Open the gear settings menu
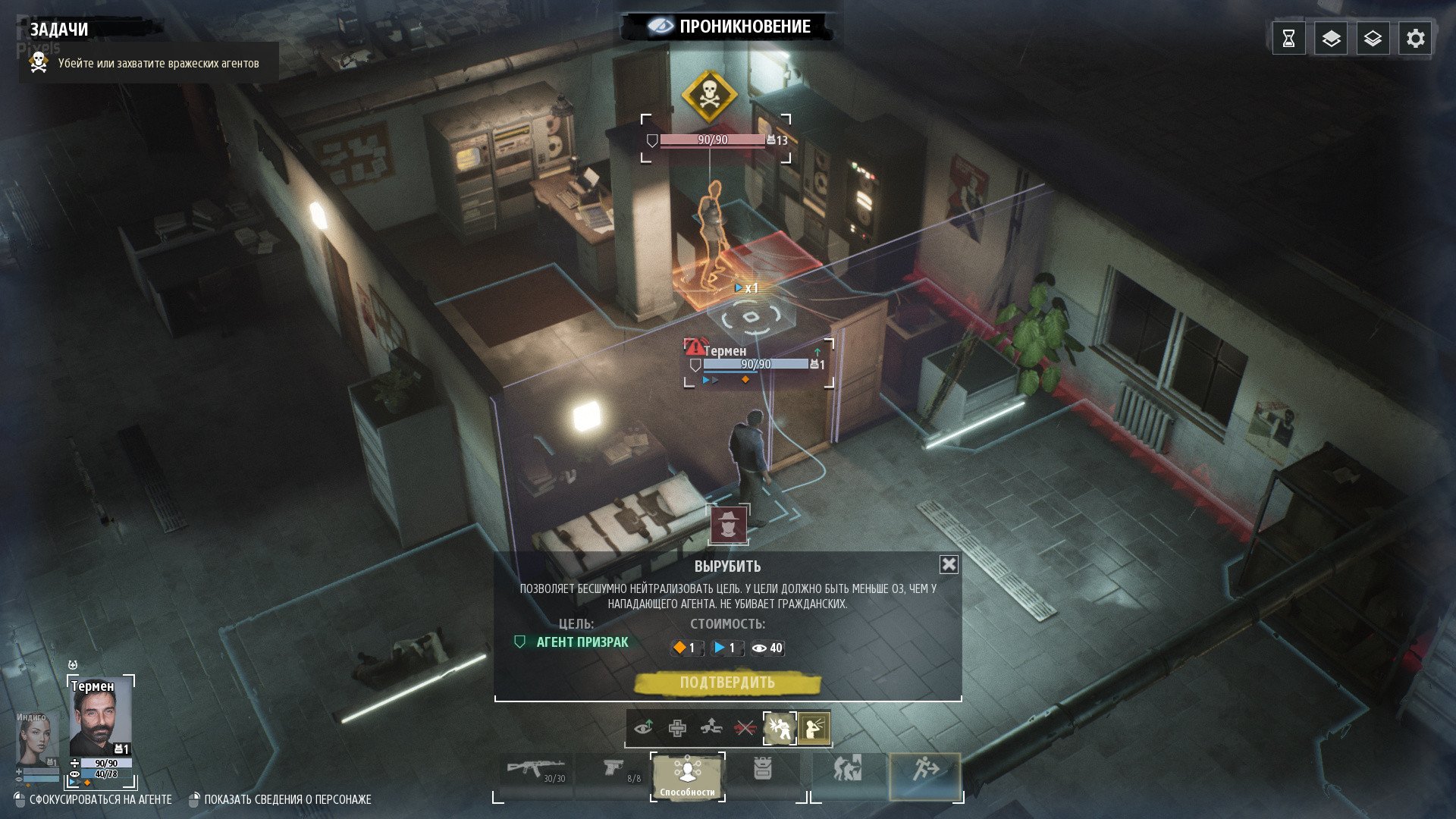The image size is (1456, 819). 1415,39
